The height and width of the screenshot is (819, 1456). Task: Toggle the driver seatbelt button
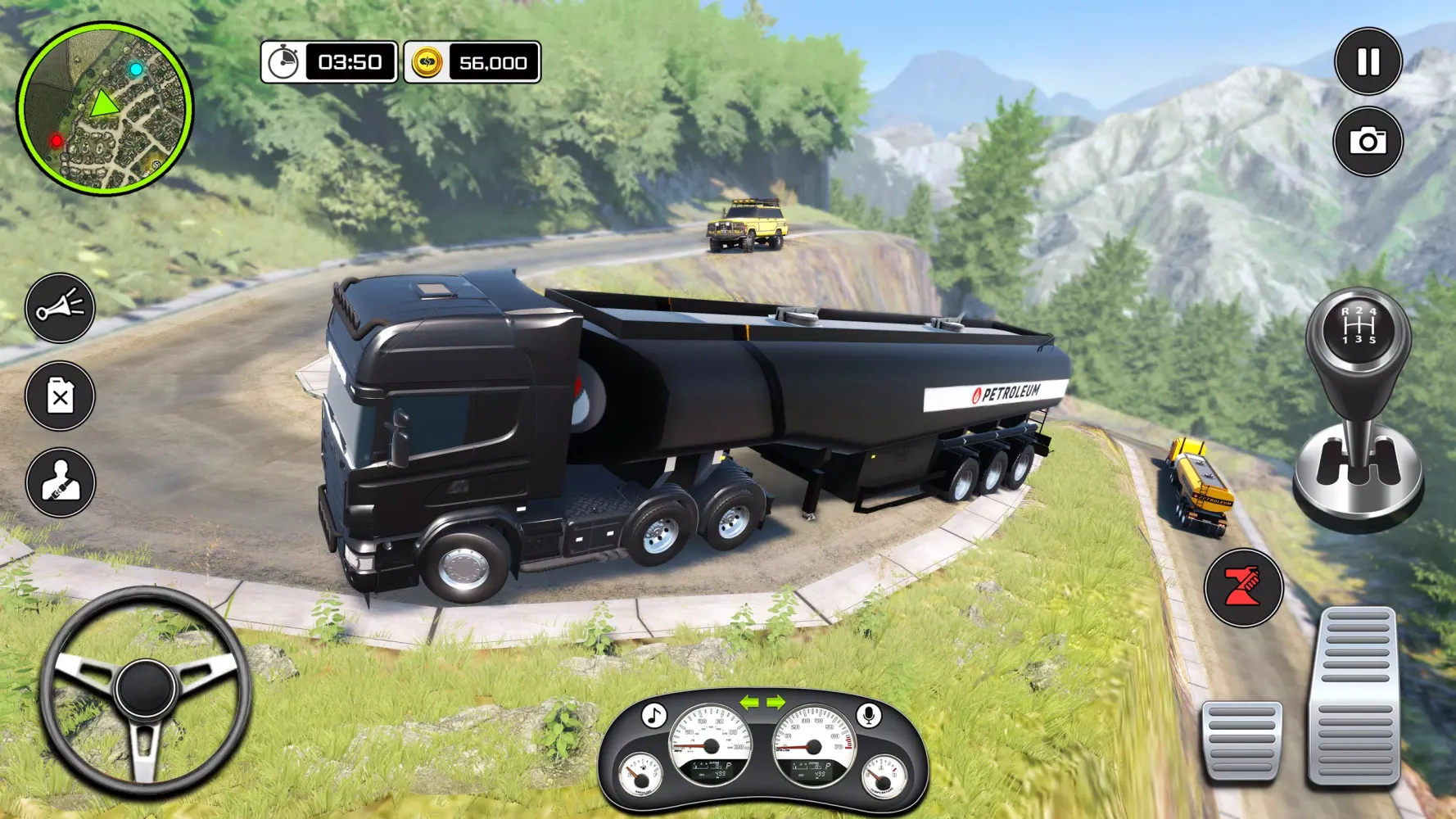click(60, 482)
